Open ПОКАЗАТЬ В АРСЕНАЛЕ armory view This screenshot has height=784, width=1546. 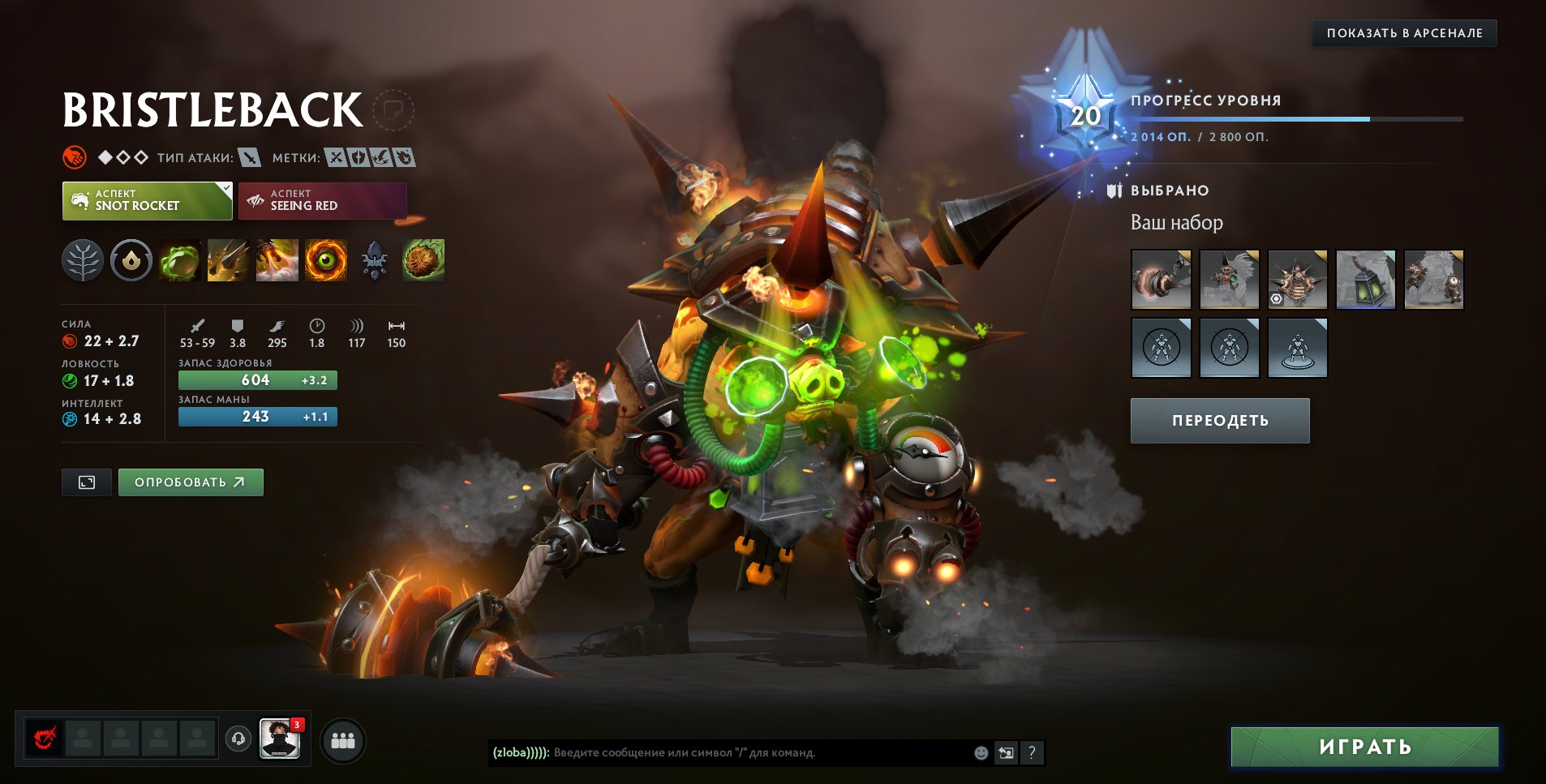click(x=1404, y=33)
